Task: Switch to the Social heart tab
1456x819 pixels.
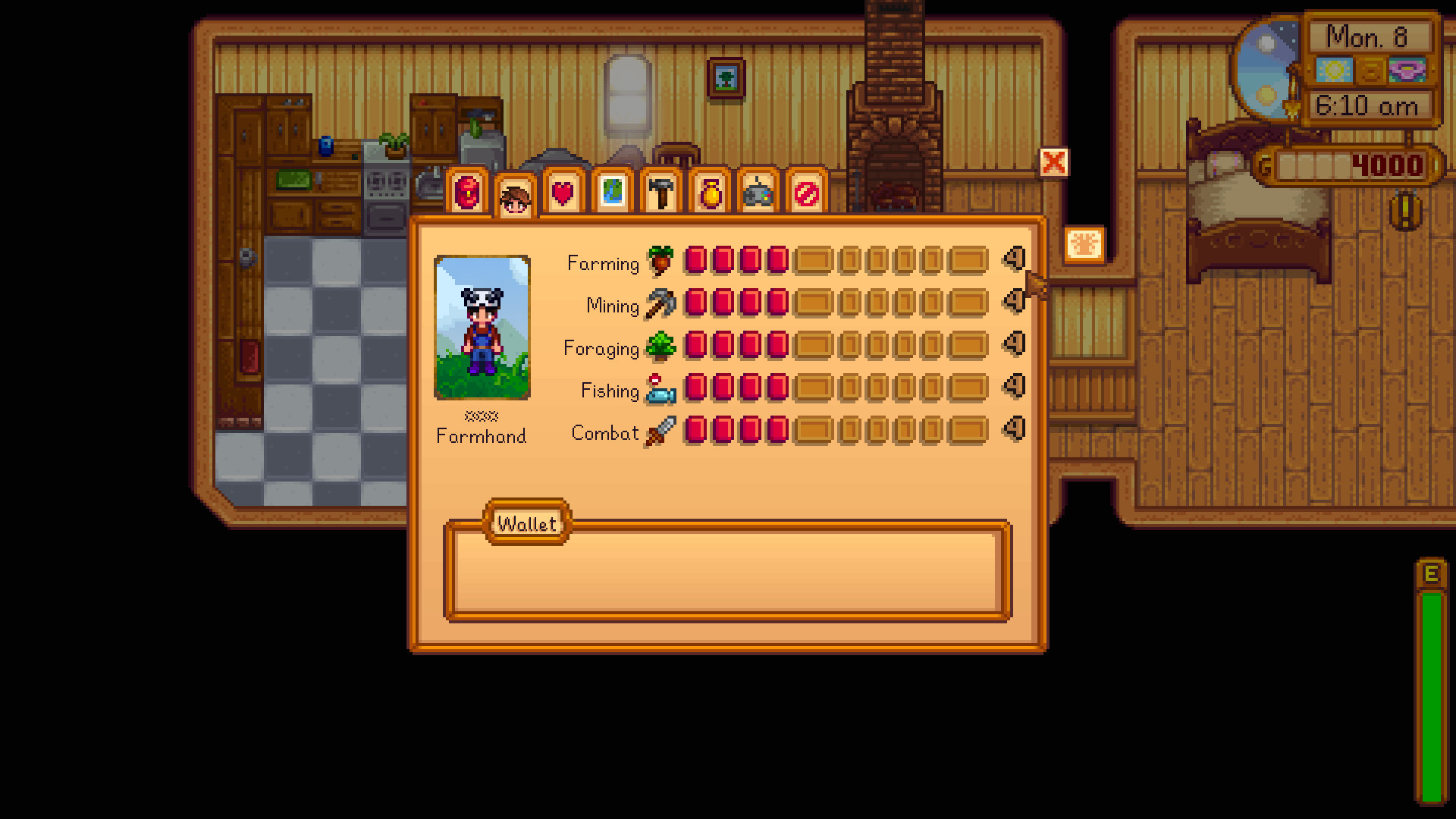Action: pos(563,193)
